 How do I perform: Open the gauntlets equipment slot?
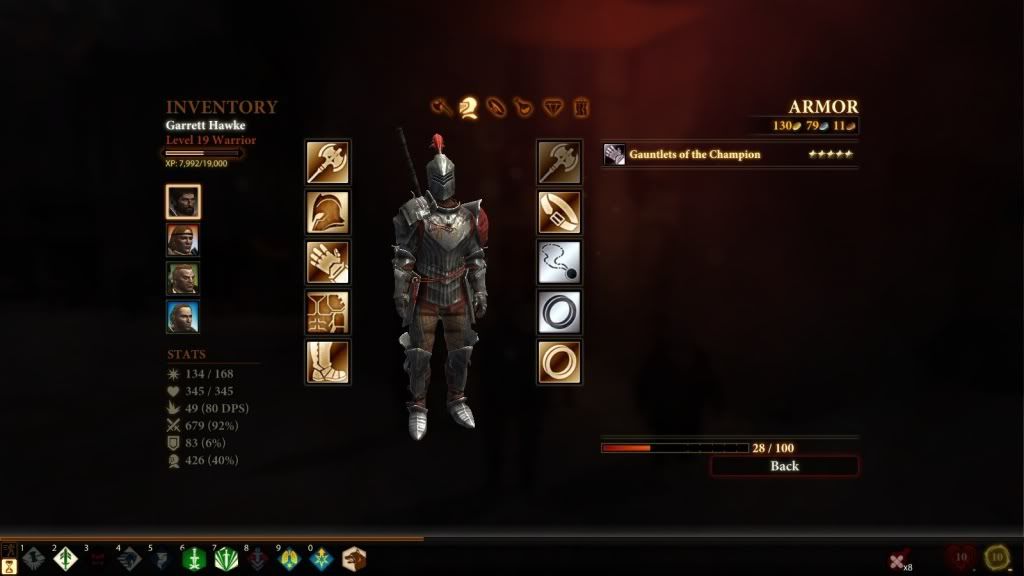[328, 262]
